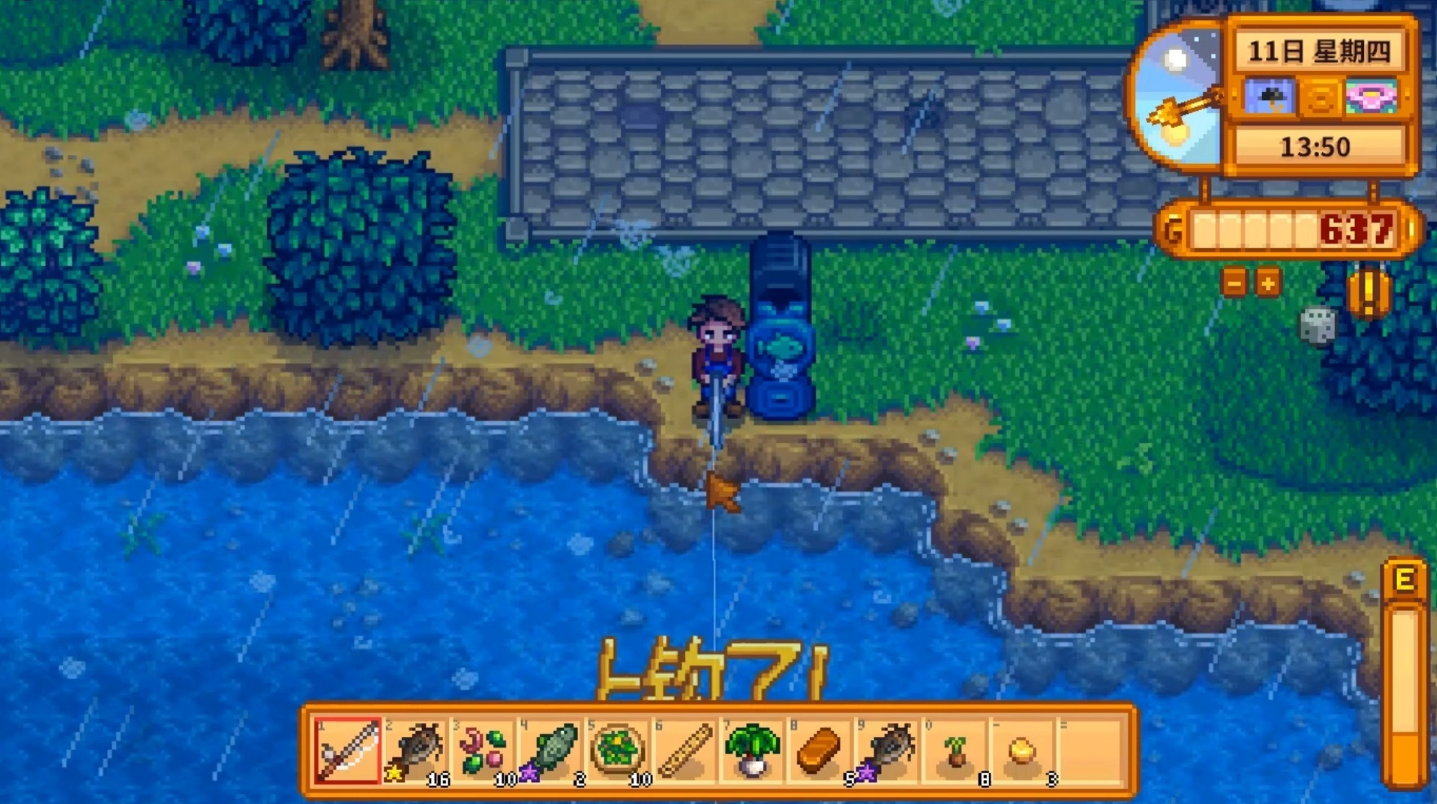This screenshot has height=804, width=1437.
Task: Select the purple-star dark fish stack of 5
Action: coord(888,750)
